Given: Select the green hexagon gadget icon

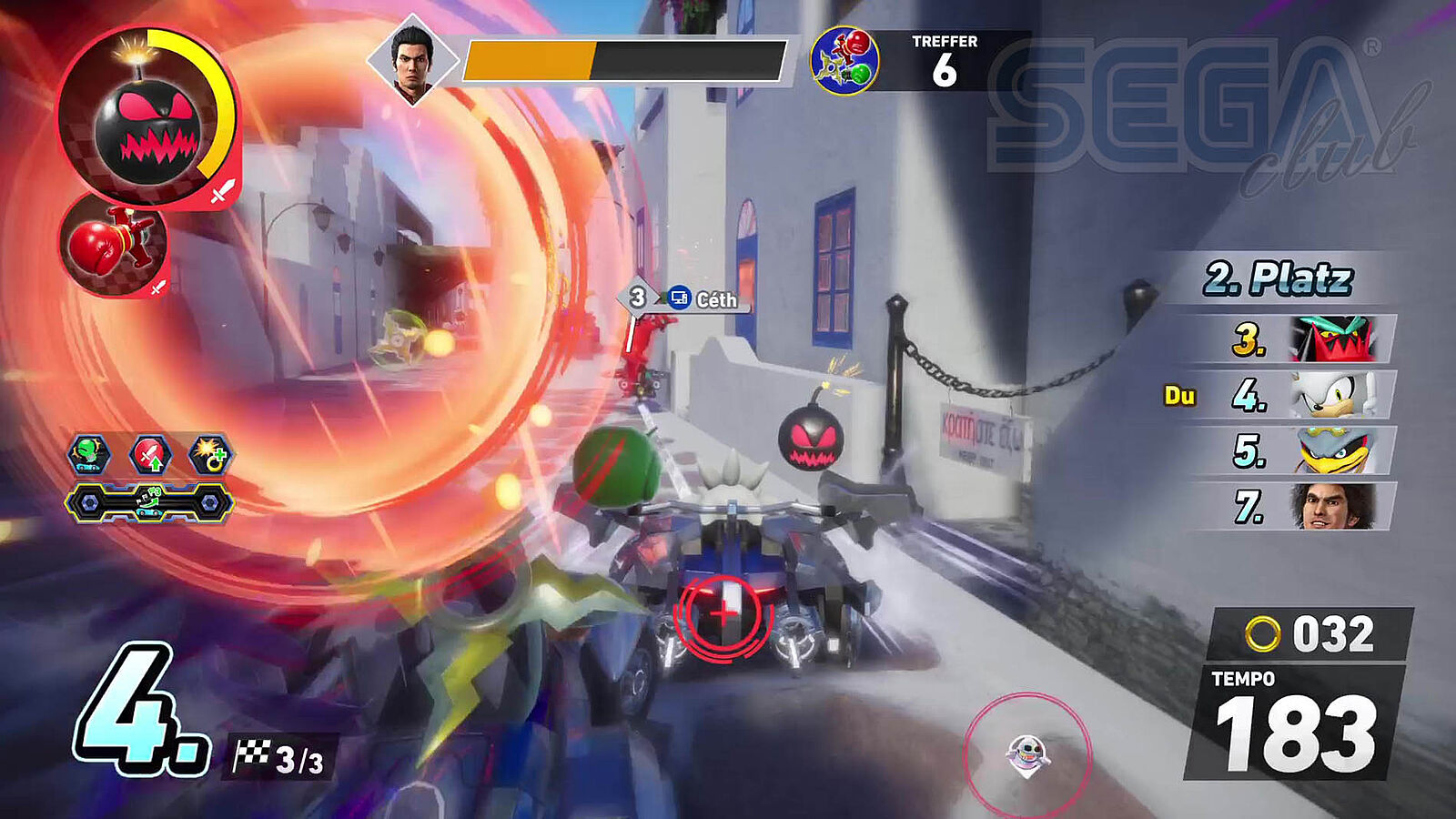Looking at the screenshot, I should pyautogui.click(x=89, y=454).
